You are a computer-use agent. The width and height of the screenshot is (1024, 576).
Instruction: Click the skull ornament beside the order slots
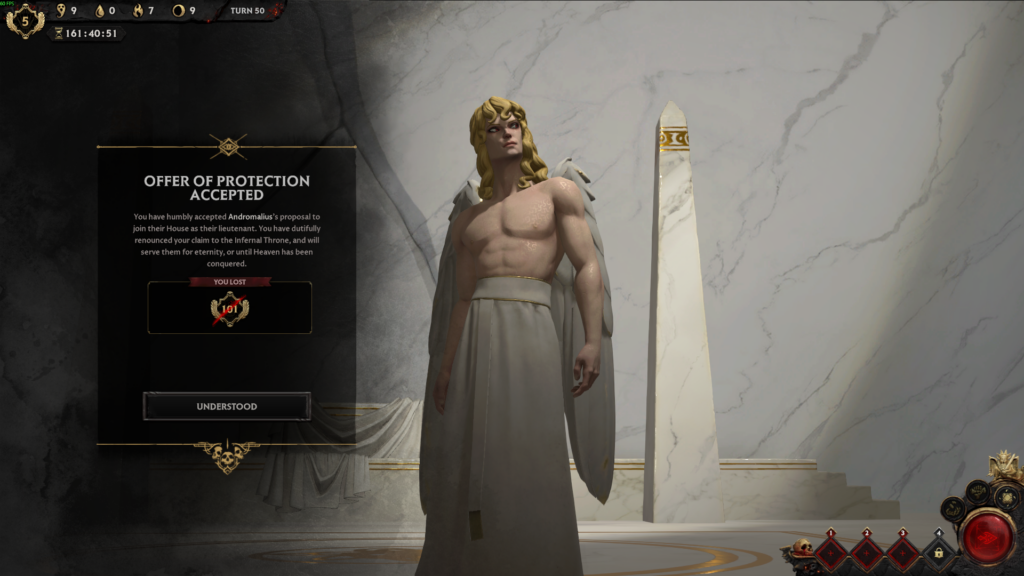[800, 549]
